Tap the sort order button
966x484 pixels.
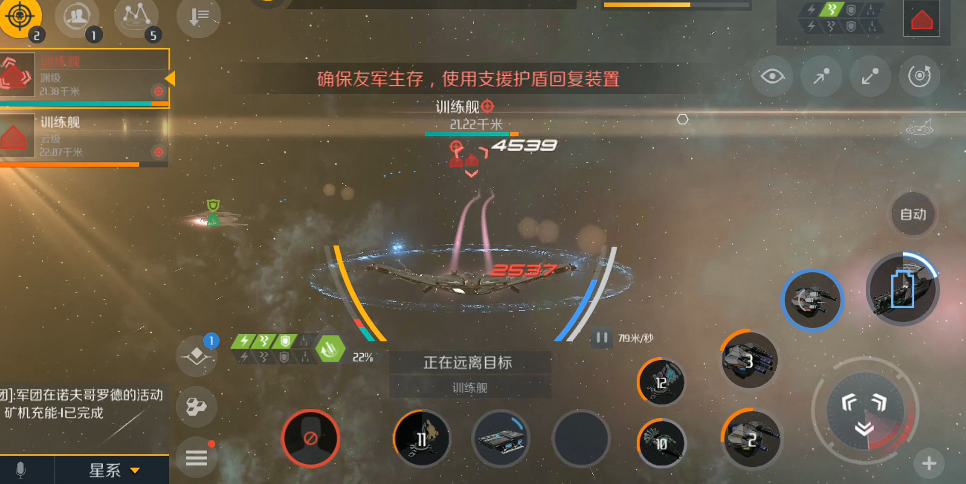(198, 17)
